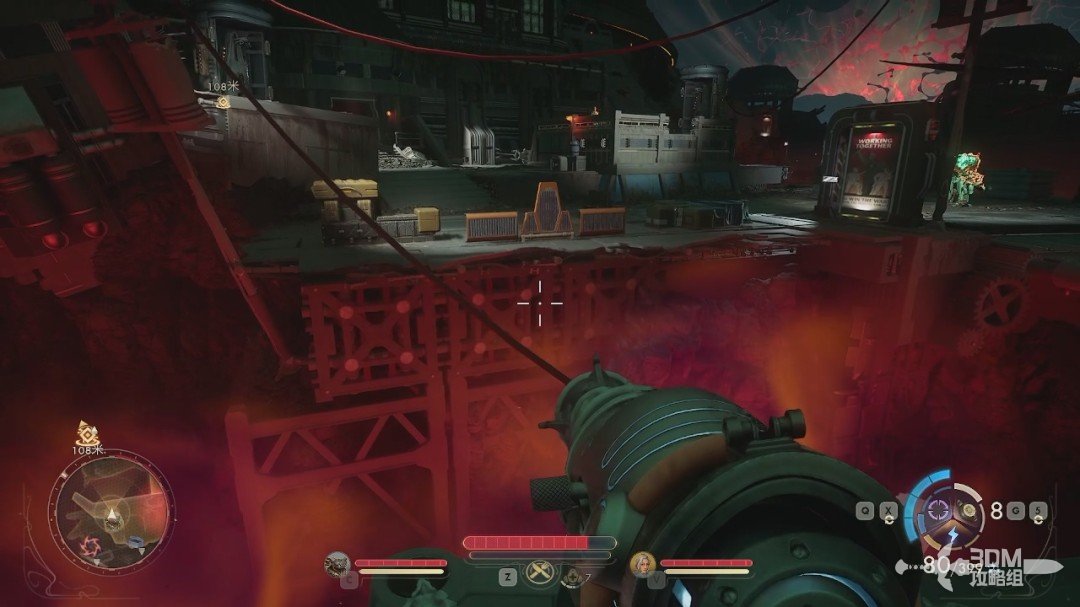Select the white-haired companion portrait

point(641,564)
